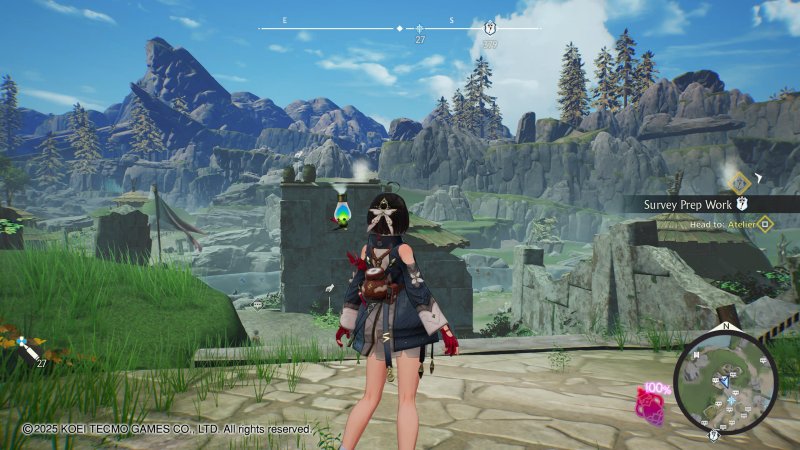Click the quest shield marker under the minimap
Image resolution: width=800 pixels, height=450 pixels.
pos(713,435)
